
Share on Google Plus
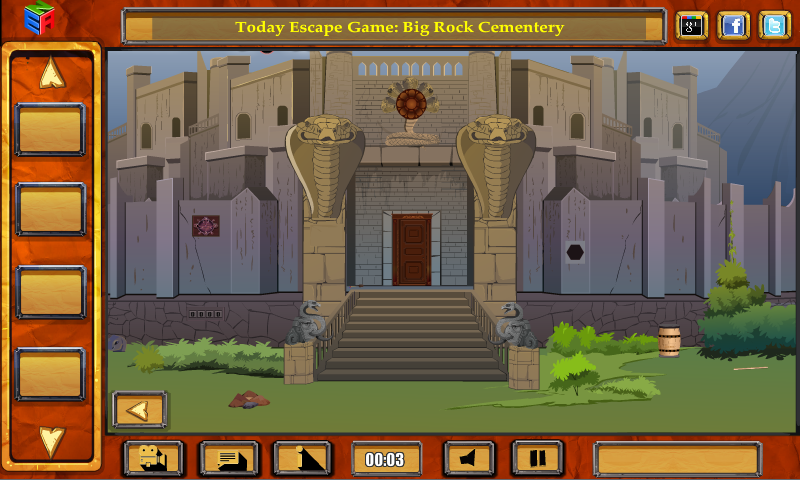point(691,26)
